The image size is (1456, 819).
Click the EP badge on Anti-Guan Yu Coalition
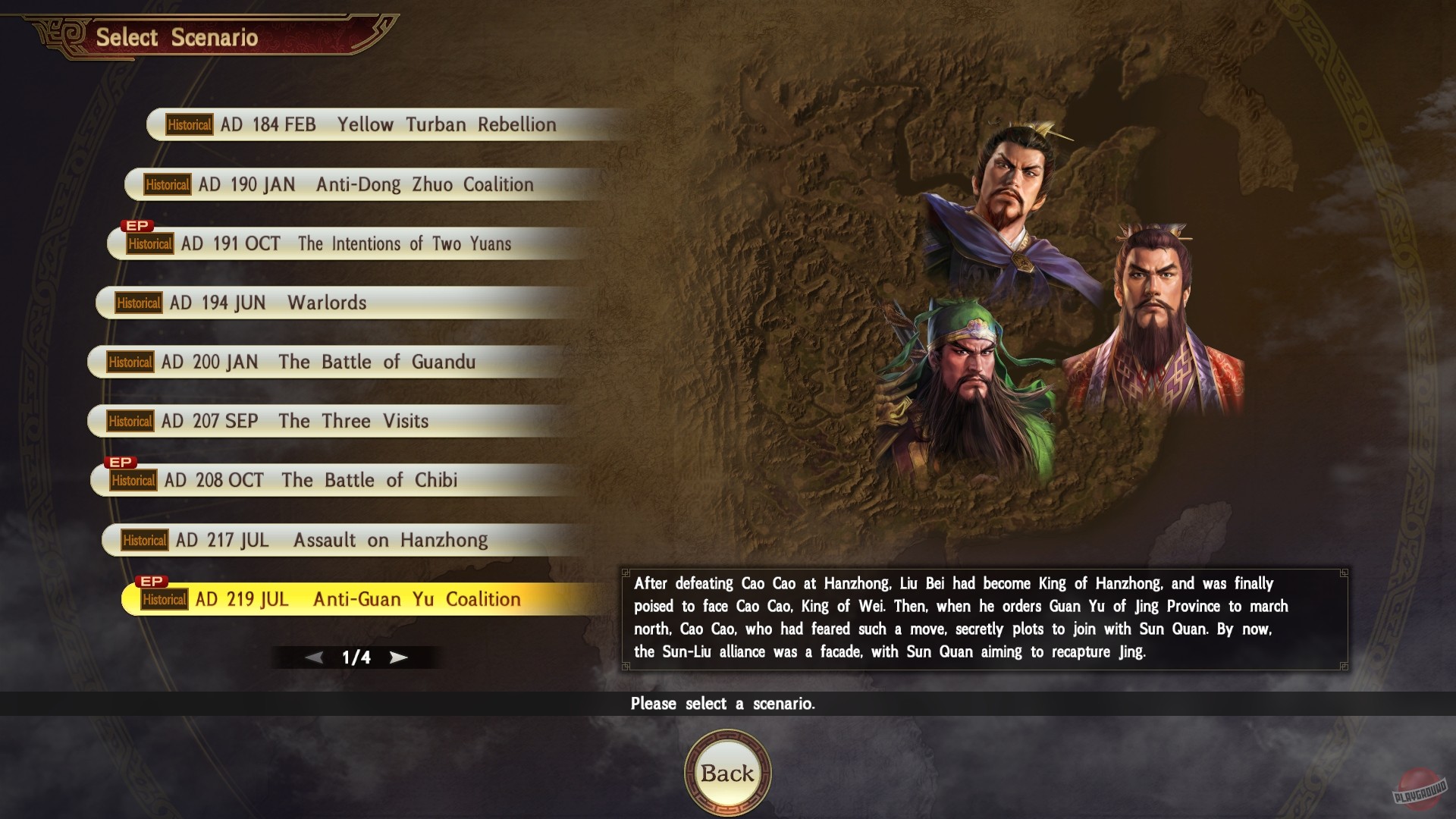pos(152,580)
